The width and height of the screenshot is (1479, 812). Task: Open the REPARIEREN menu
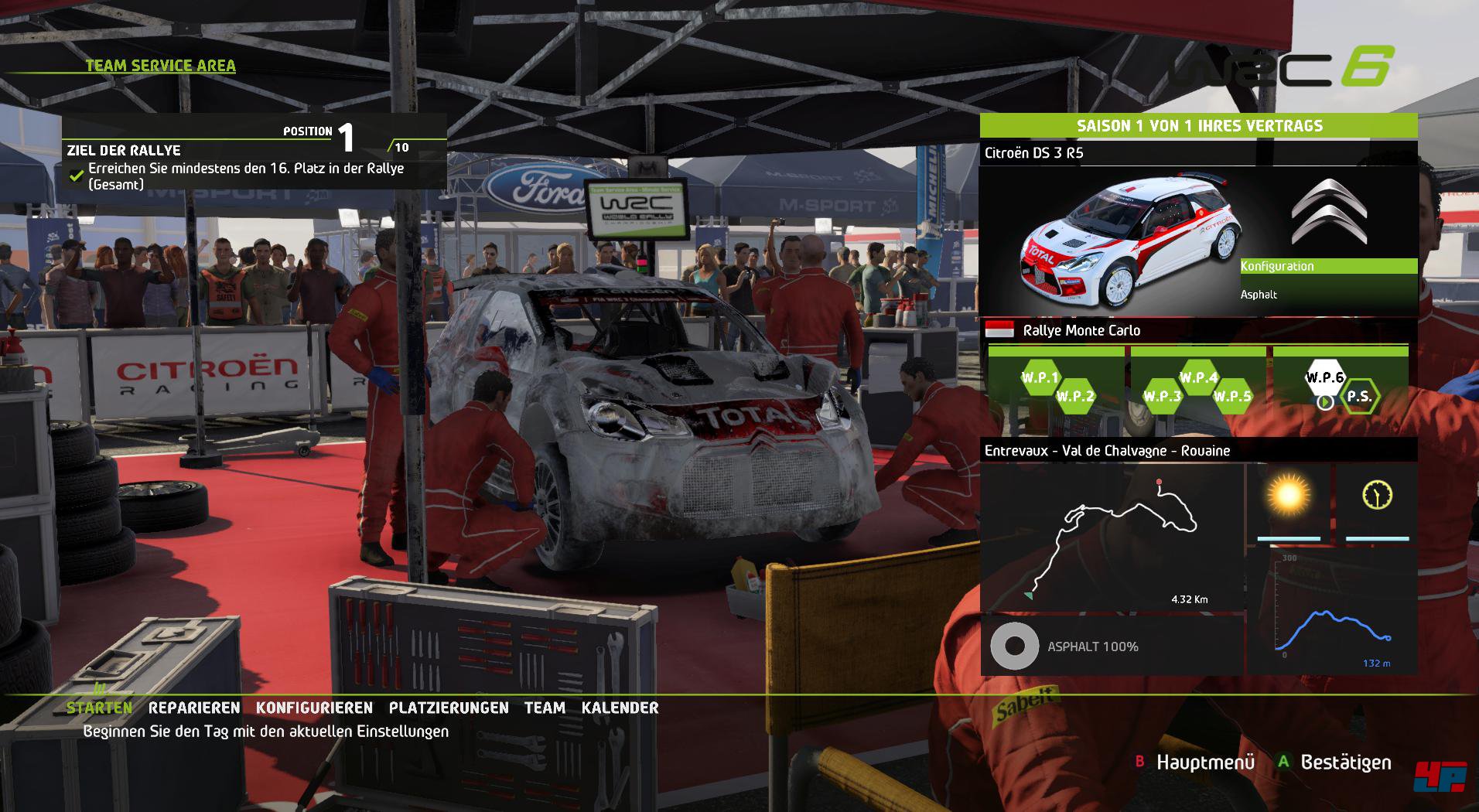tap(194, 708)
